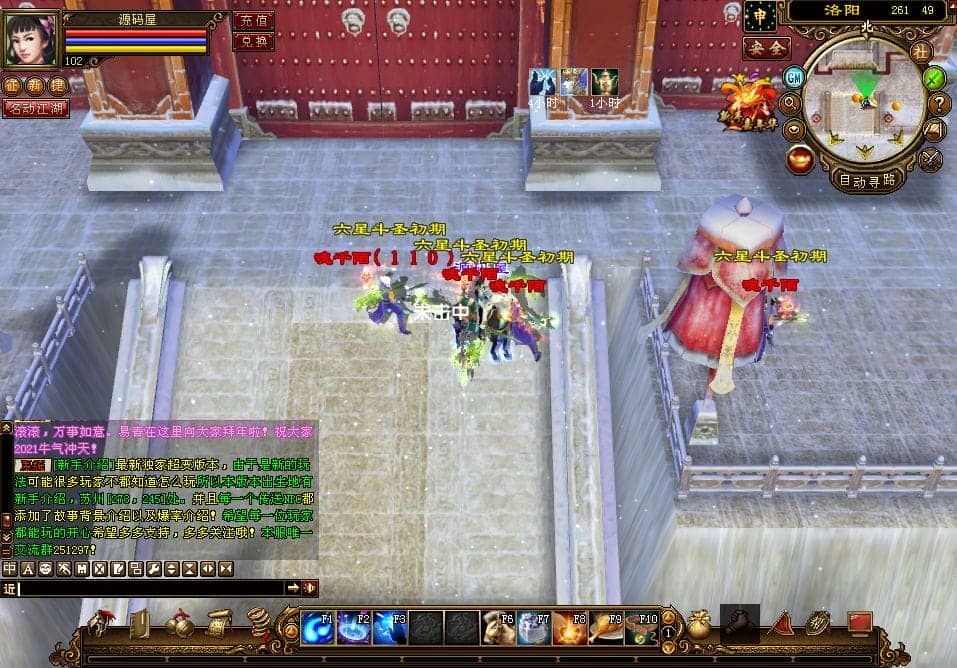Use the F8 fire skill slot
957x668 pixels.
[x=570, y=629]
